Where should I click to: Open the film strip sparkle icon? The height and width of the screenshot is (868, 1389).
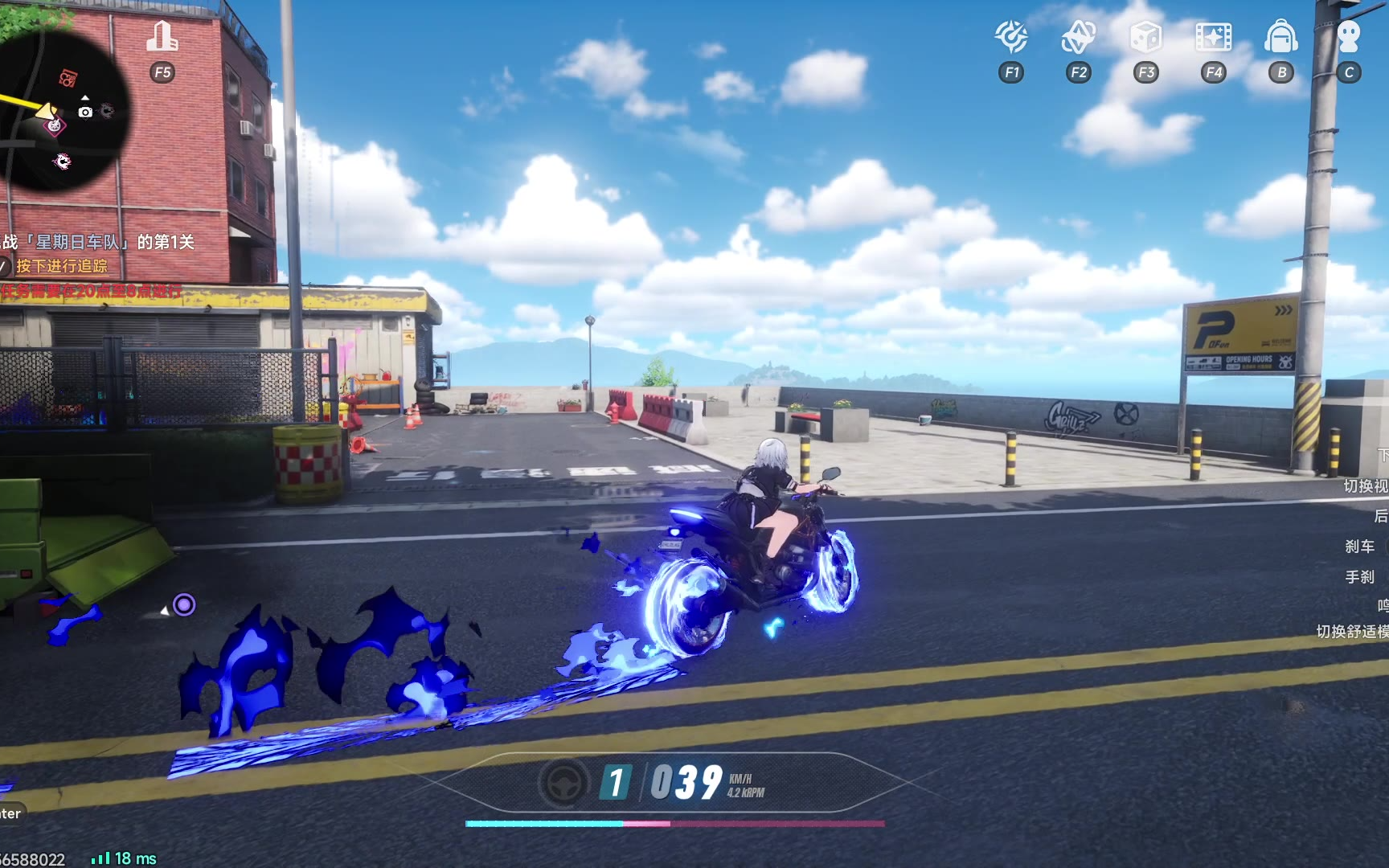tap(1213, 37)
